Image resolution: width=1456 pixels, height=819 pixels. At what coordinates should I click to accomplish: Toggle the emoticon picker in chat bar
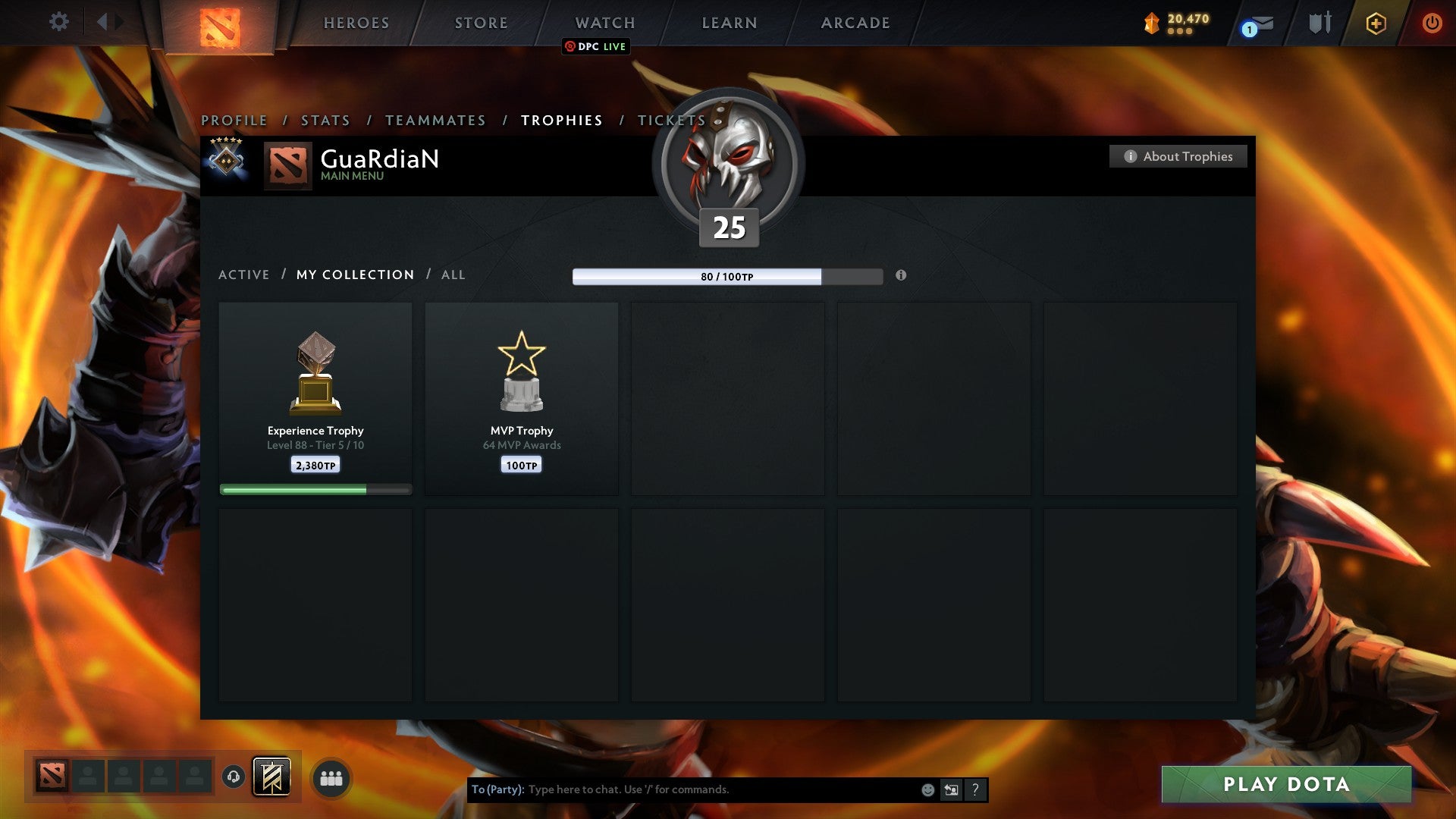pos(927,789)
